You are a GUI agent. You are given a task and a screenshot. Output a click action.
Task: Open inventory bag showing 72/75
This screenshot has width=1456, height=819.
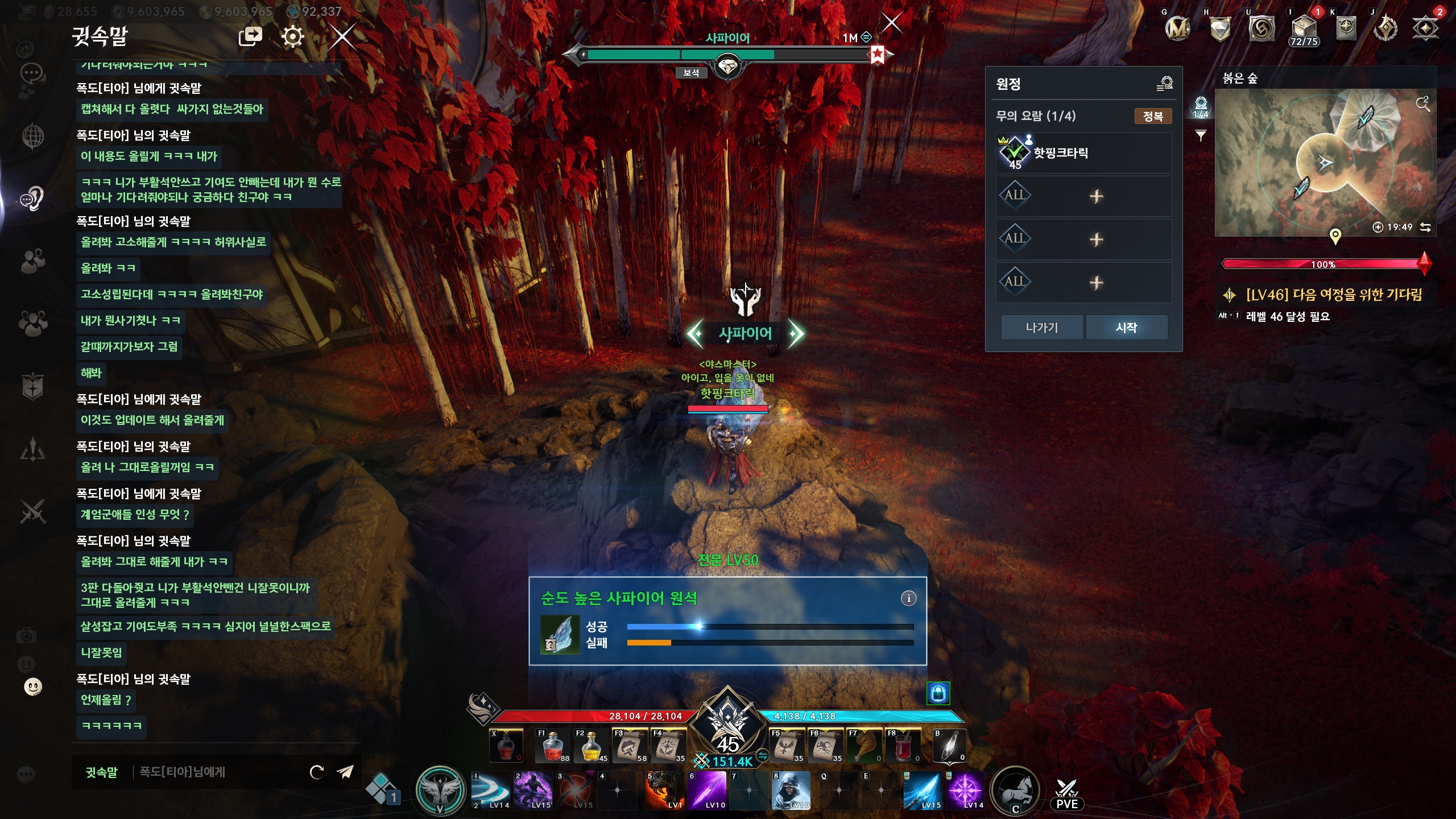click(x=1303, y=30)
